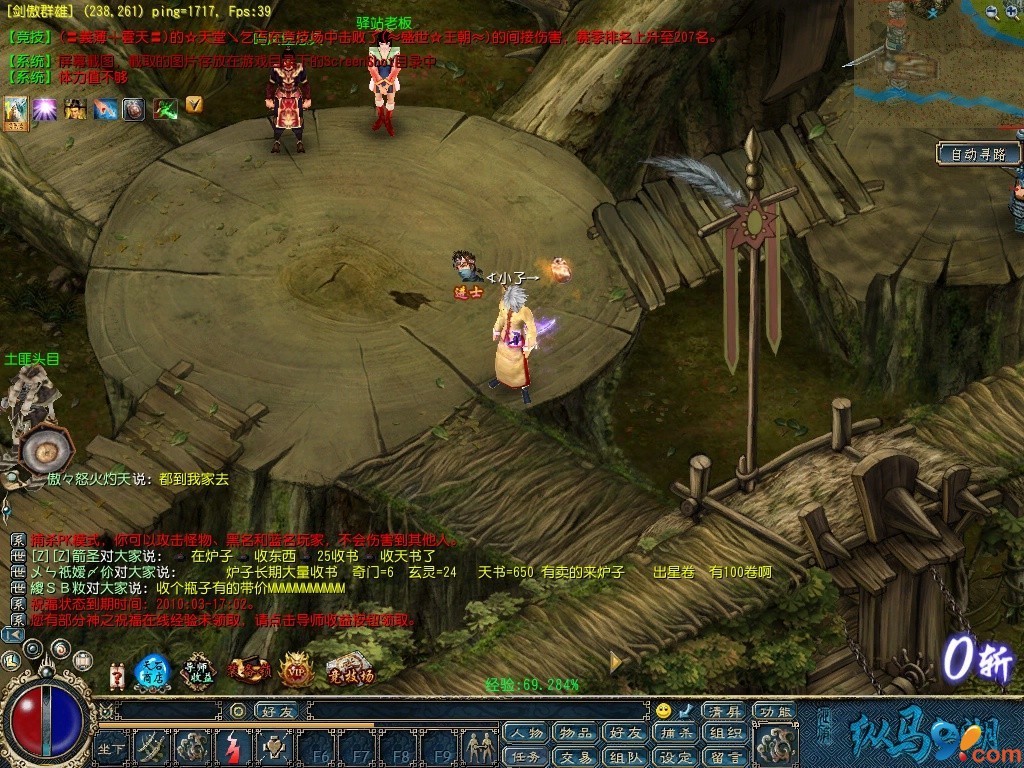
Task: Open the 组队 party panel
Action: point(625,757)
